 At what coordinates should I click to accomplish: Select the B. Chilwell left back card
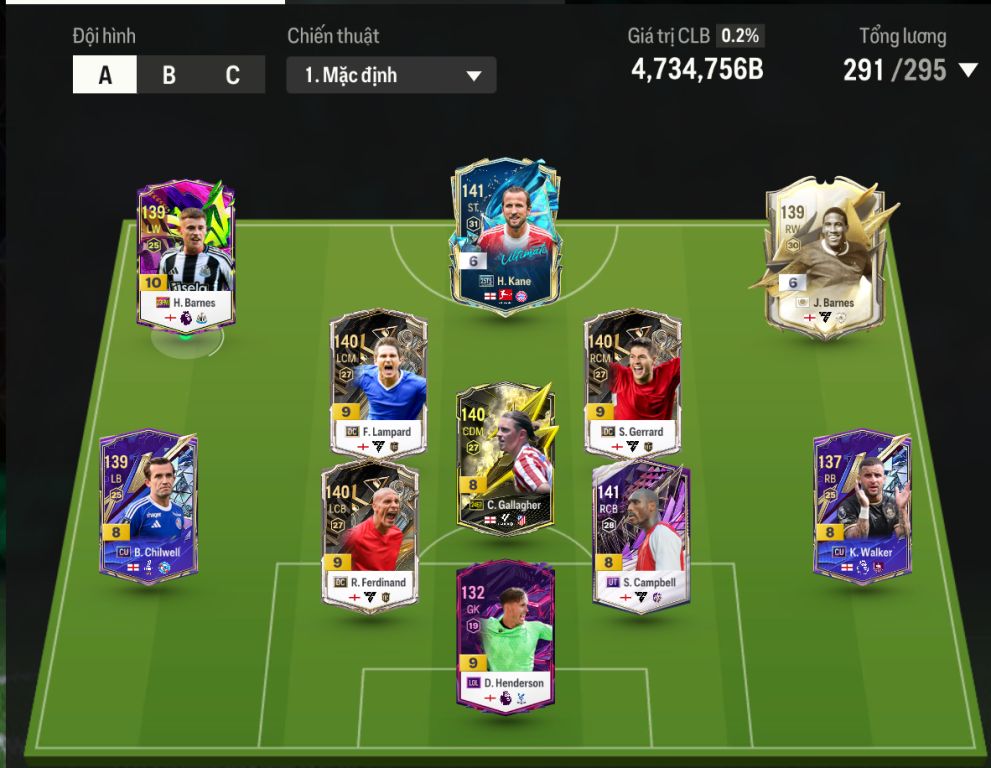[148, 503]
